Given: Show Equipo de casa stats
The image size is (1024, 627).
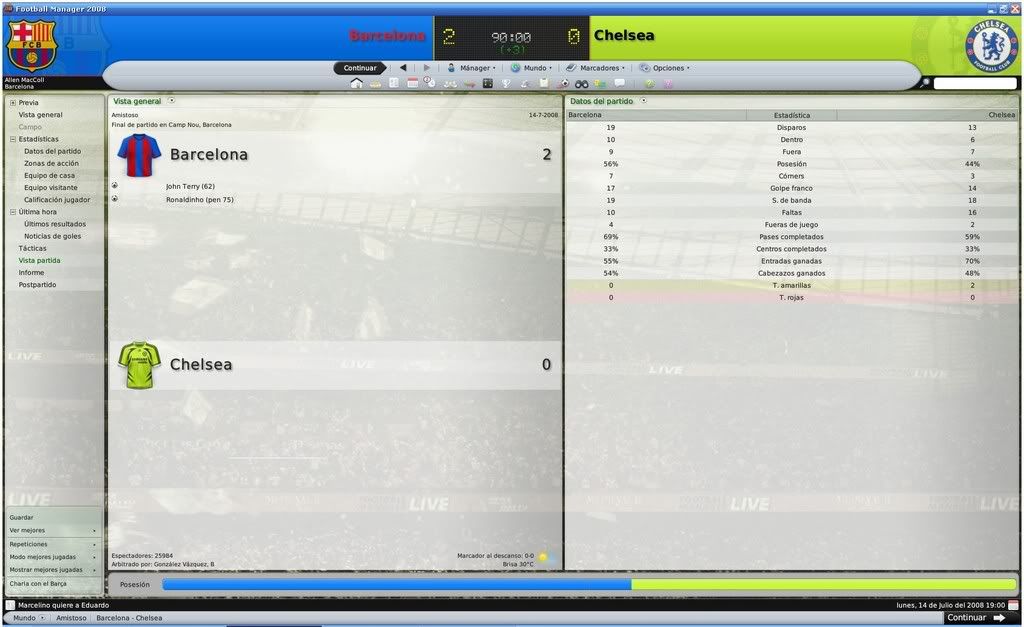Looking at the screenshot, I should click(49, 175).
